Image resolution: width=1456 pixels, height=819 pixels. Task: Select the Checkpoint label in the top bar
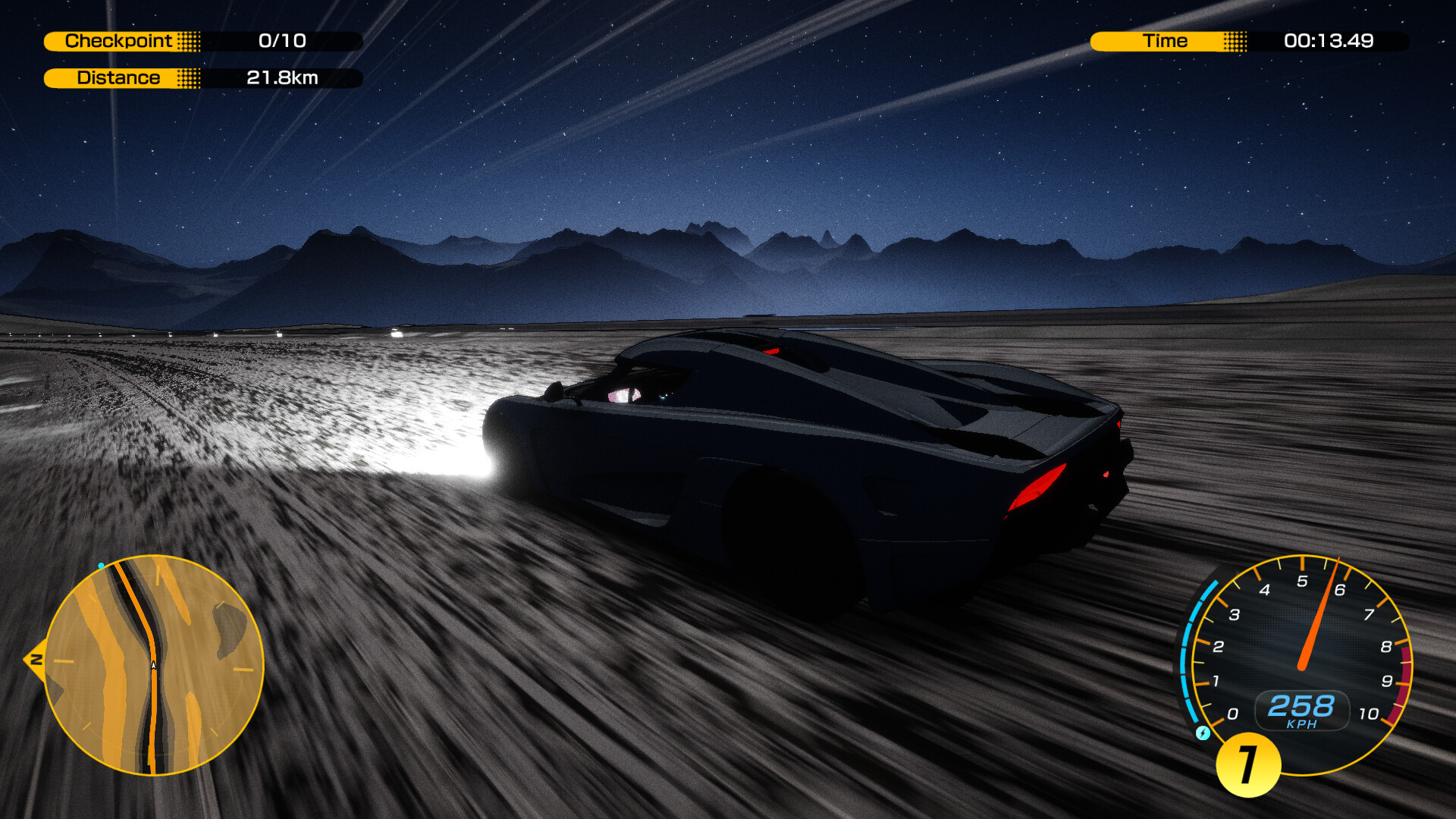pyautogui.click(x=119, y=42)
